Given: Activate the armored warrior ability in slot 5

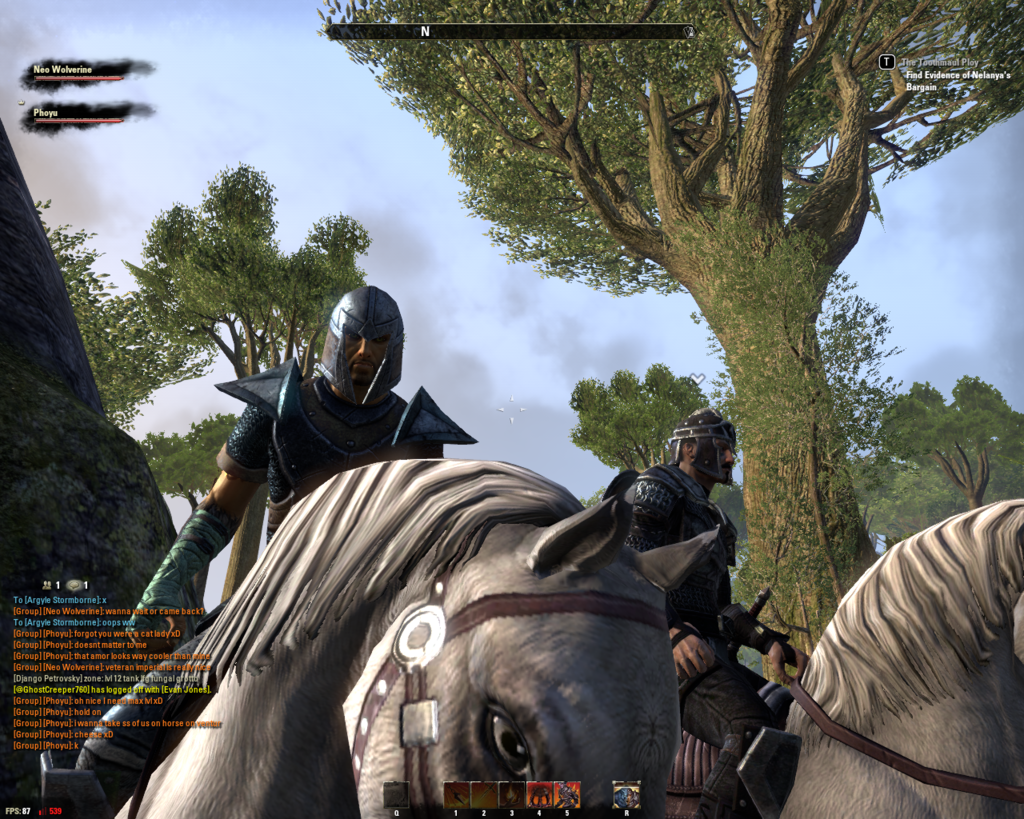Looking at the screenshot, I should (567, 794).
